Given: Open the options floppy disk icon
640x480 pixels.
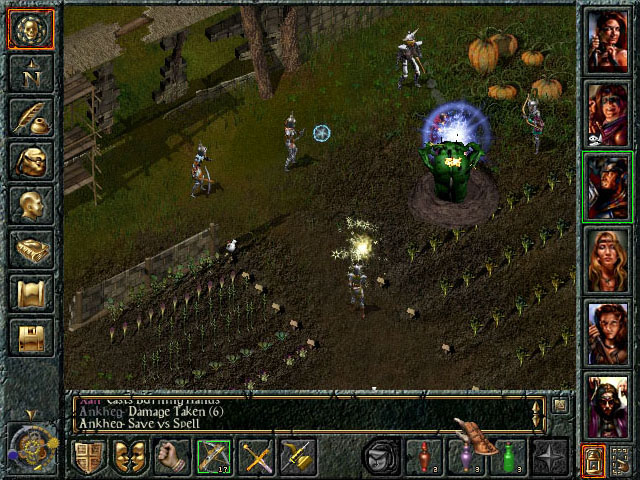Looking at the screenshot, I should 29,337.
